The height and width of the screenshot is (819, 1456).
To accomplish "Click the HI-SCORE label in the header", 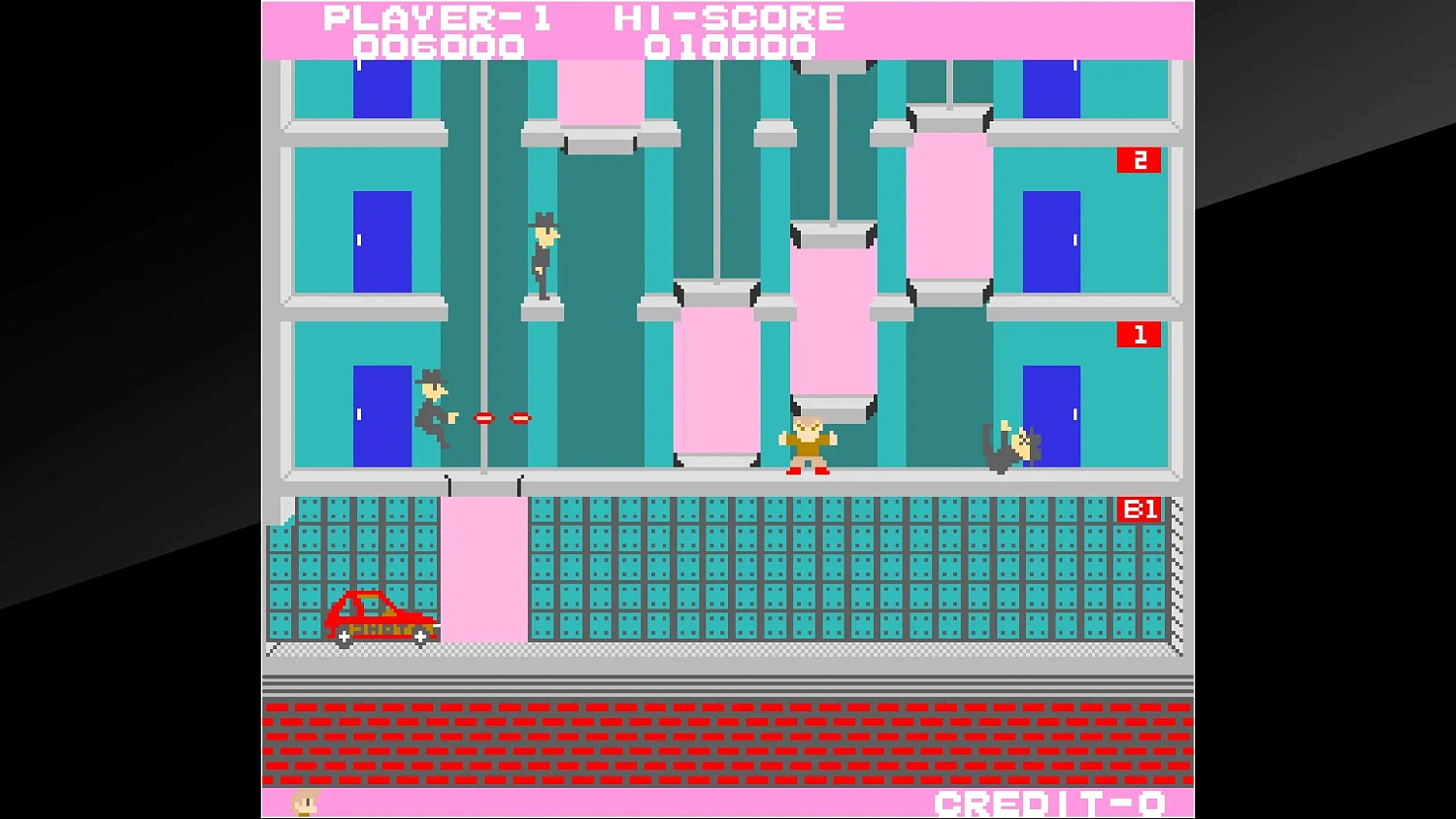I will [726, 16].
